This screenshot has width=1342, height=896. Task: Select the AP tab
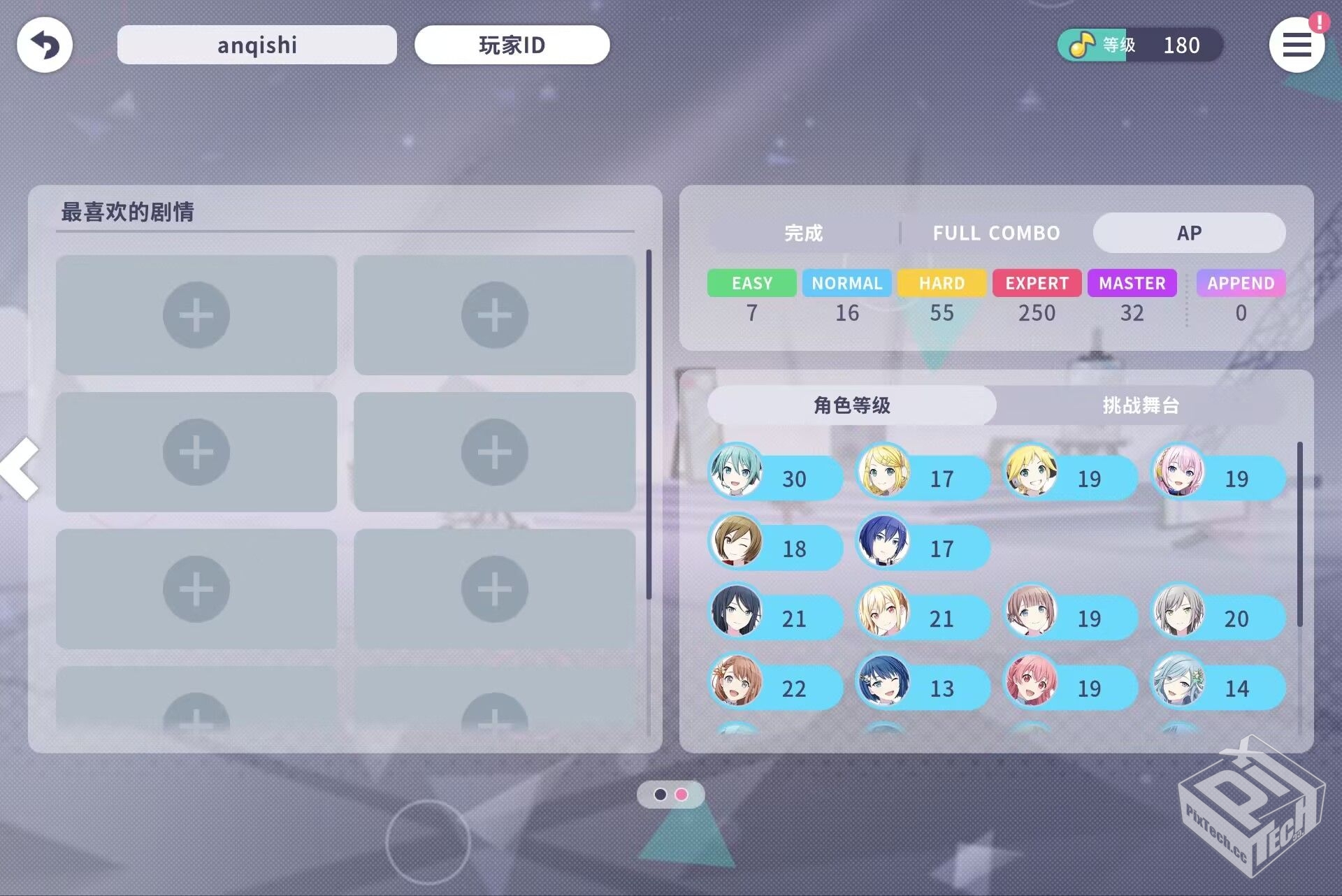[x=1189, y=233]
